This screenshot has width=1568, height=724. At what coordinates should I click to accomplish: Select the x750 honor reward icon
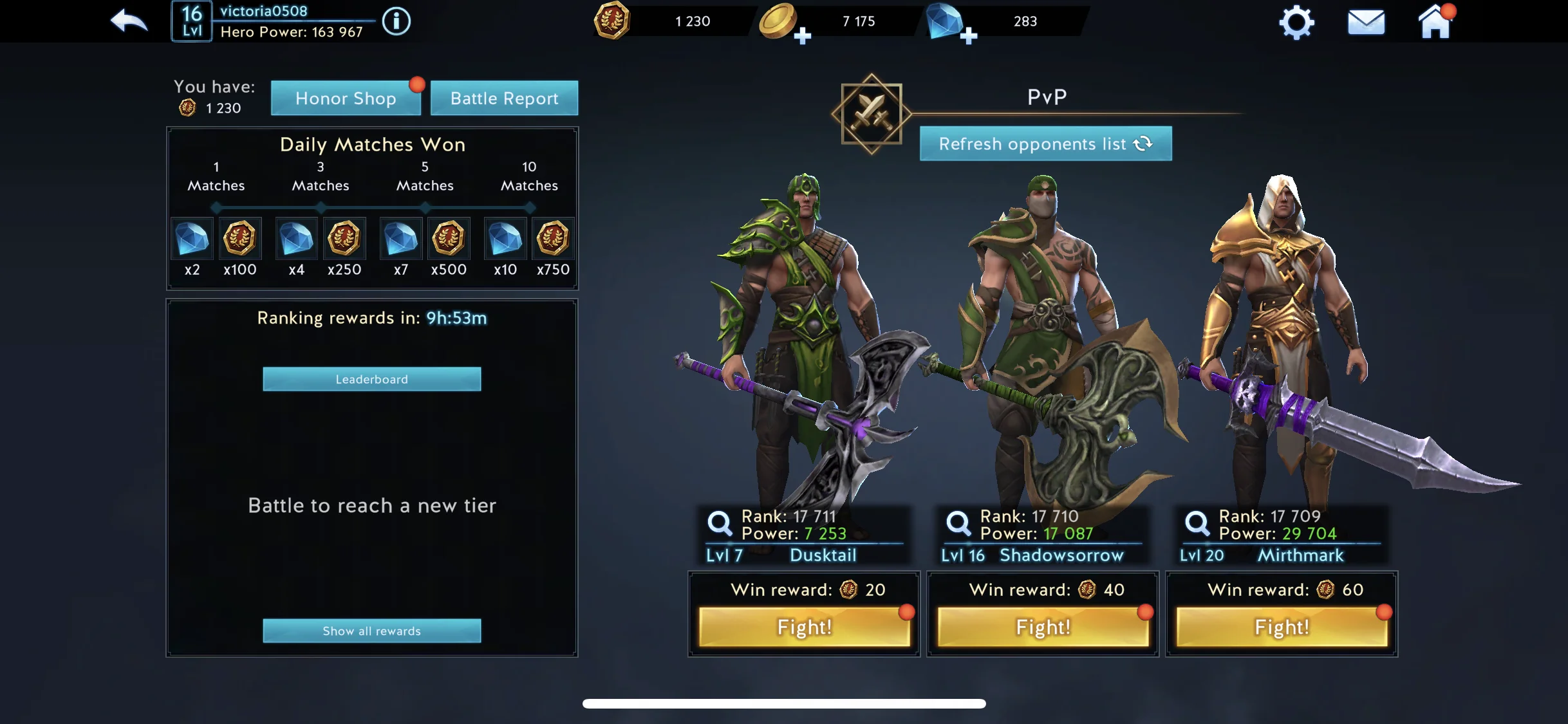[x=552, y=238]
